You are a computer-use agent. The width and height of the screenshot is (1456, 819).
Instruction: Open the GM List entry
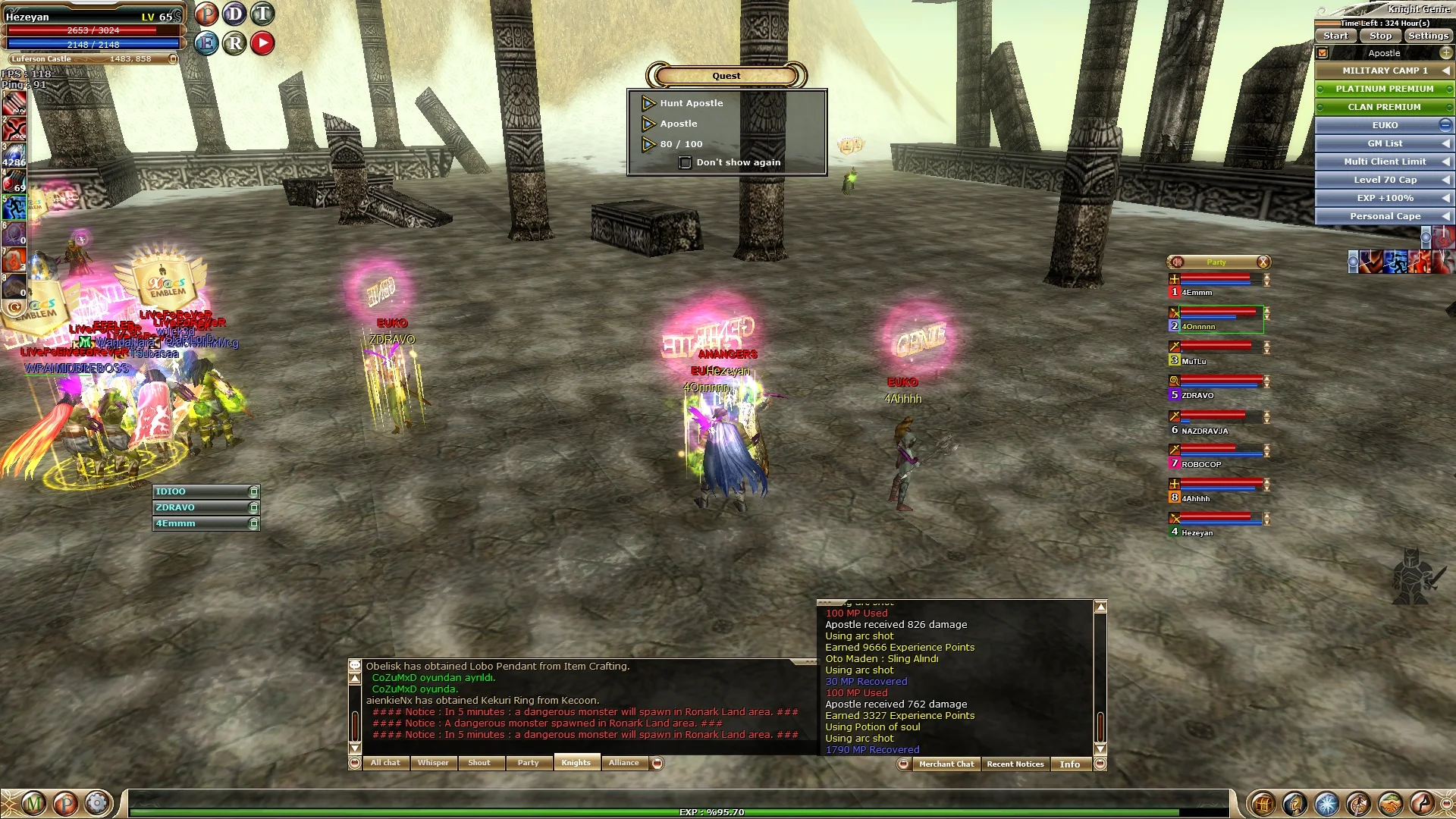[x=1384, y=143]
